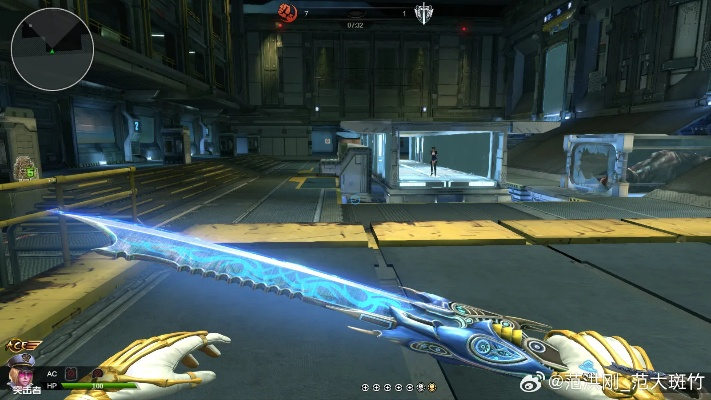This screenshot has height=400, width=711.
Task: Click the gold kill-streak medal icon
Action: pyautogui.click(x=432, y=386)
